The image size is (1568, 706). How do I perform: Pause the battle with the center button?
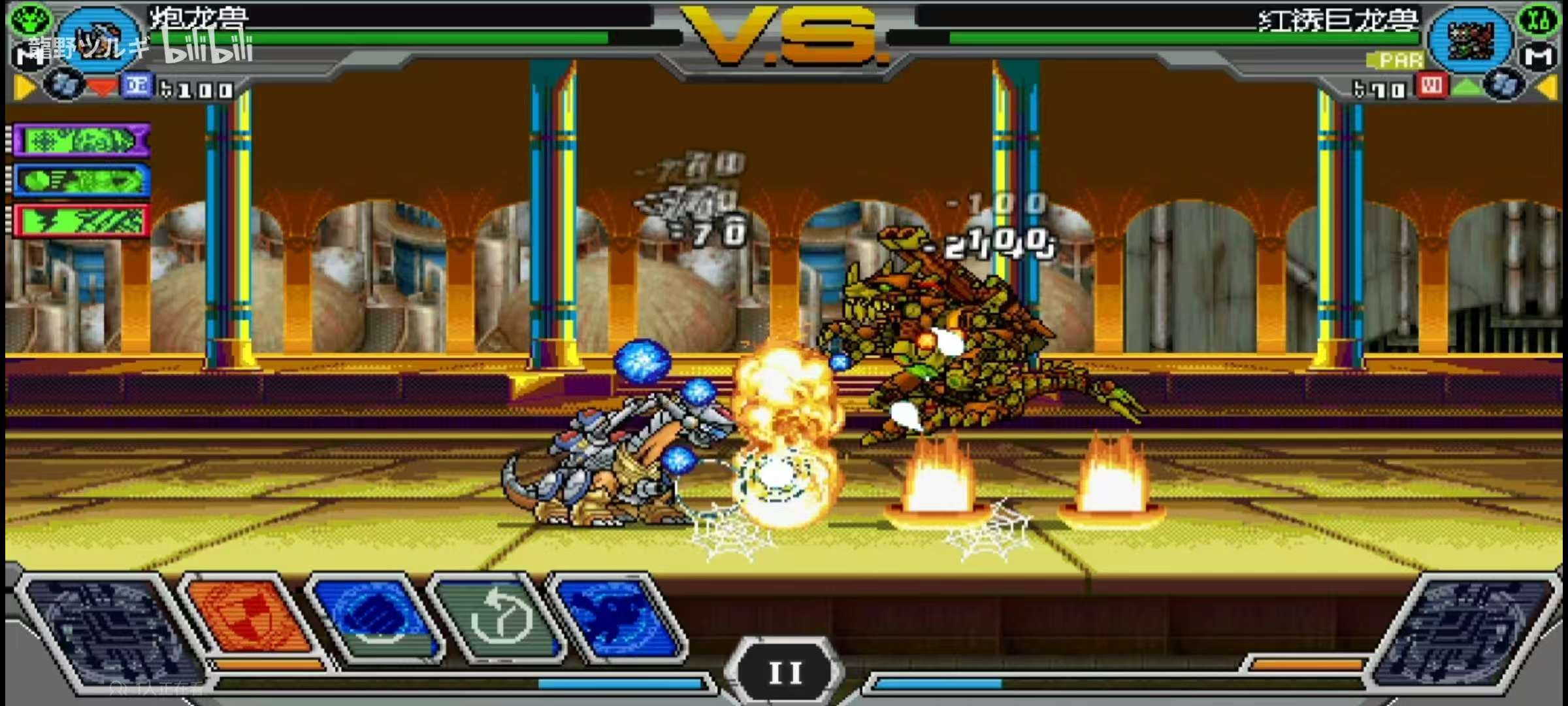pos(785,671)
